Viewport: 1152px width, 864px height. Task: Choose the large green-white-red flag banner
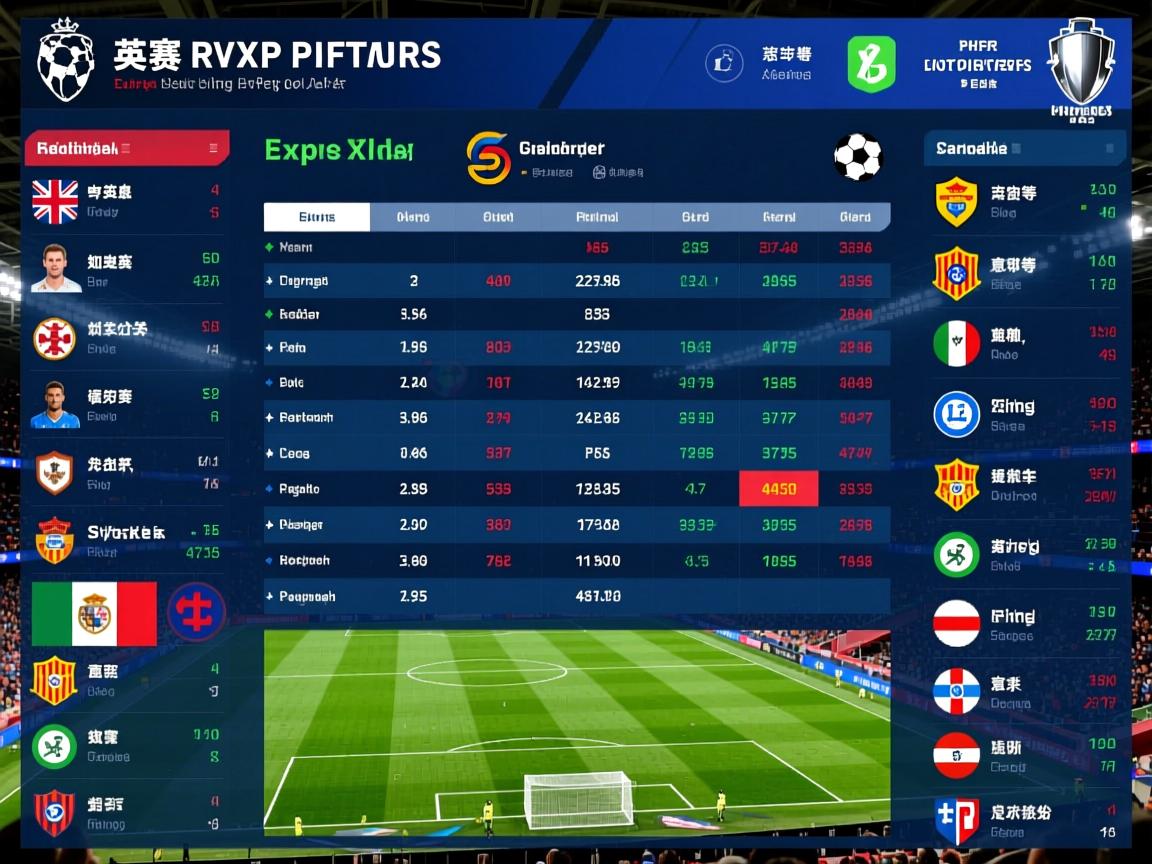click(94, 613)
